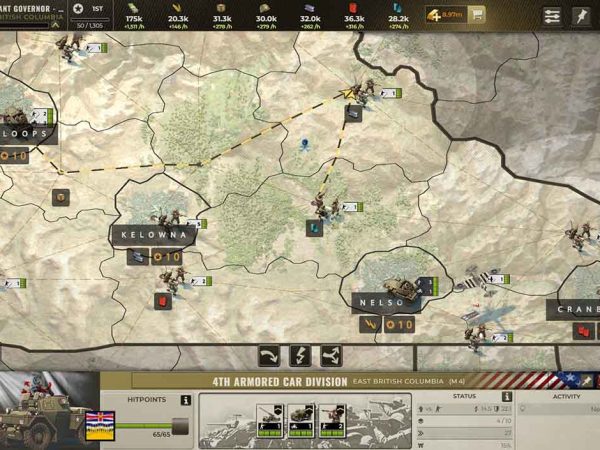Choose the split arrows army command
Image resolution: width=600 pixels, height=450 pixels.
[331, 355]
